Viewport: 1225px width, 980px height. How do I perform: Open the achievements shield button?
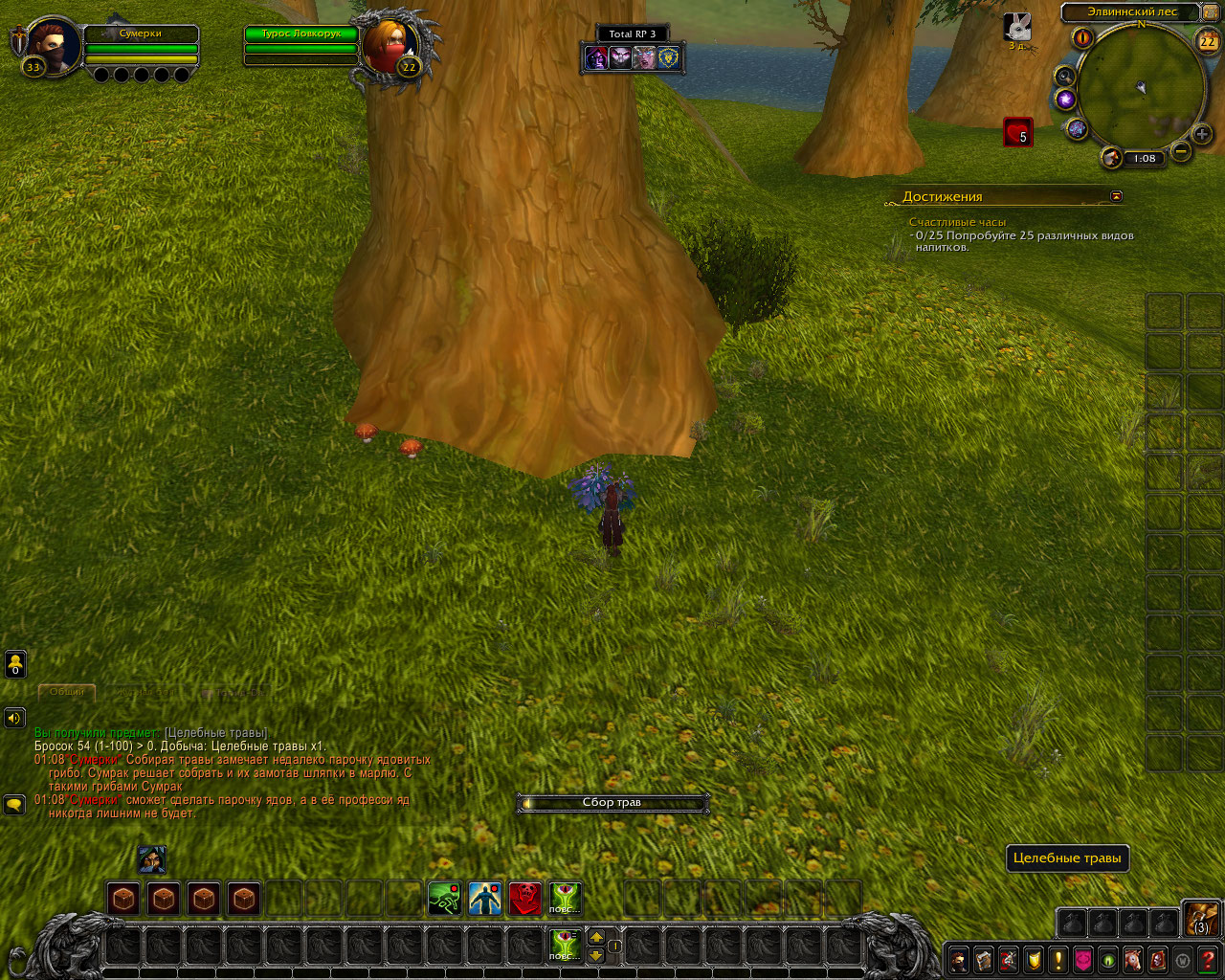[1034, 958]
